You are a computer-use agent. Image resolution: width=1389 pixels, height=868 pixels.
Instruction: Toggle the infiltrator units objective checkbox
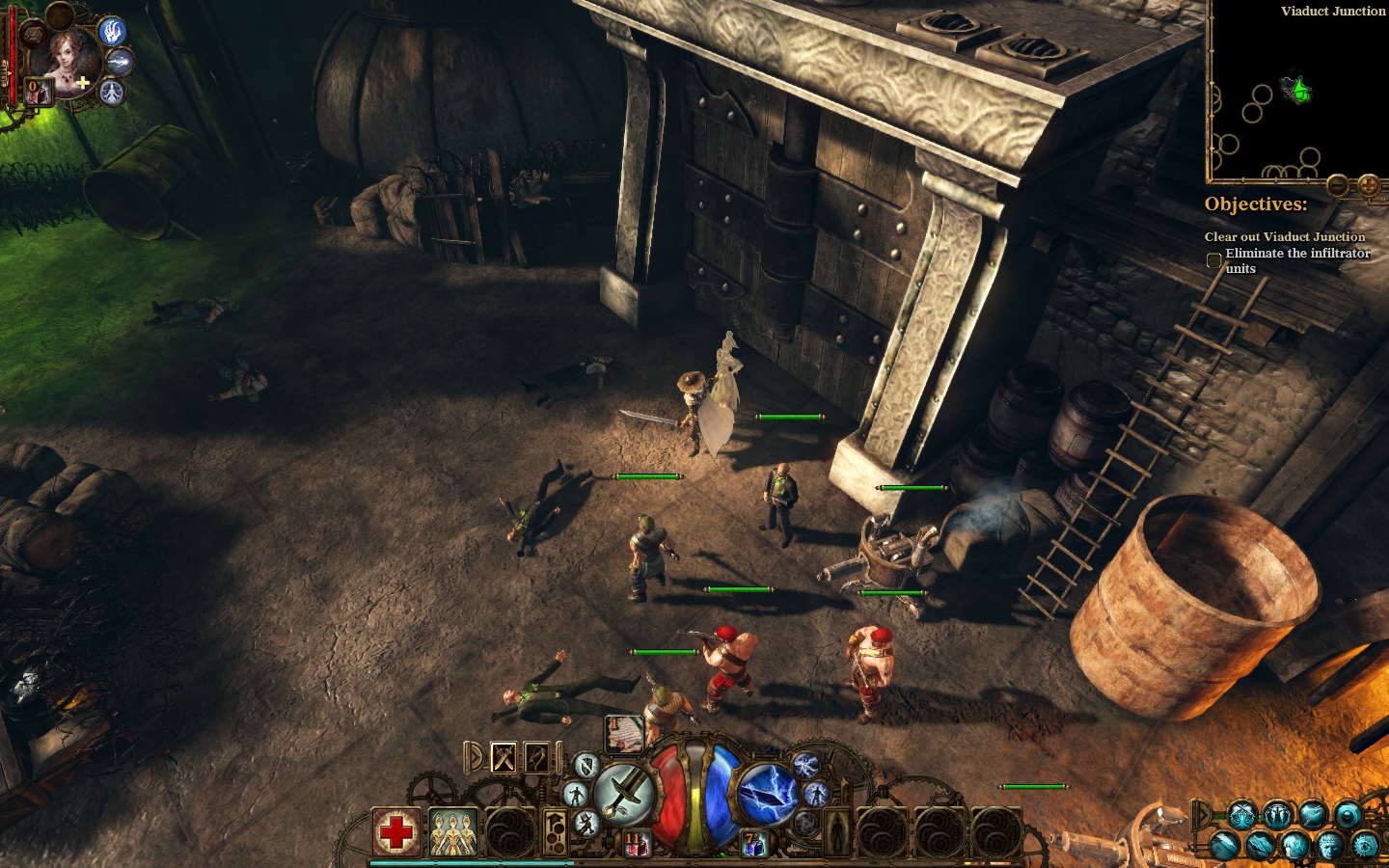tap(1214, 260)
